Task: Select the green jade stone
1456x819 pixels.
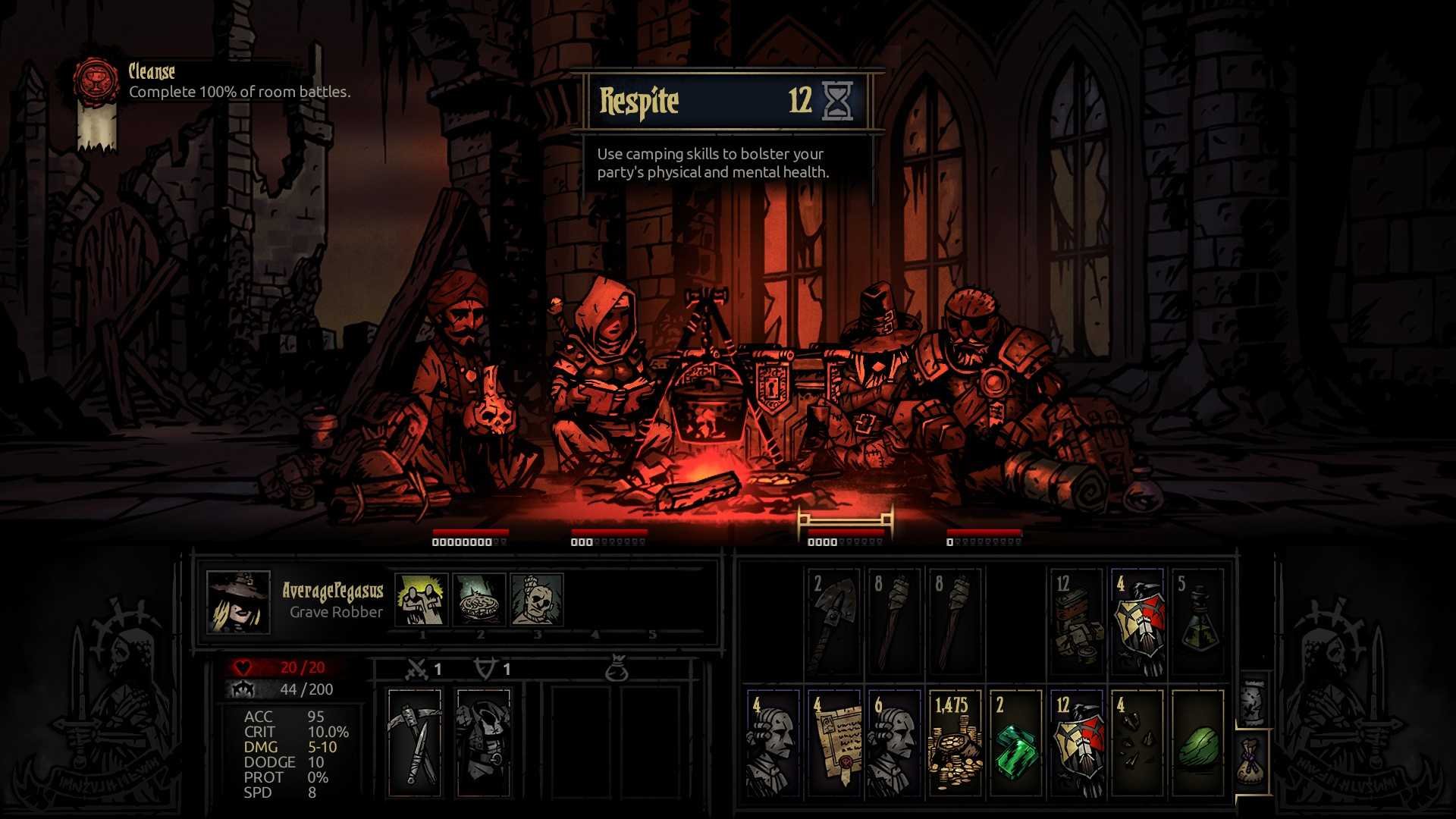Action: tap(1198, 743)
